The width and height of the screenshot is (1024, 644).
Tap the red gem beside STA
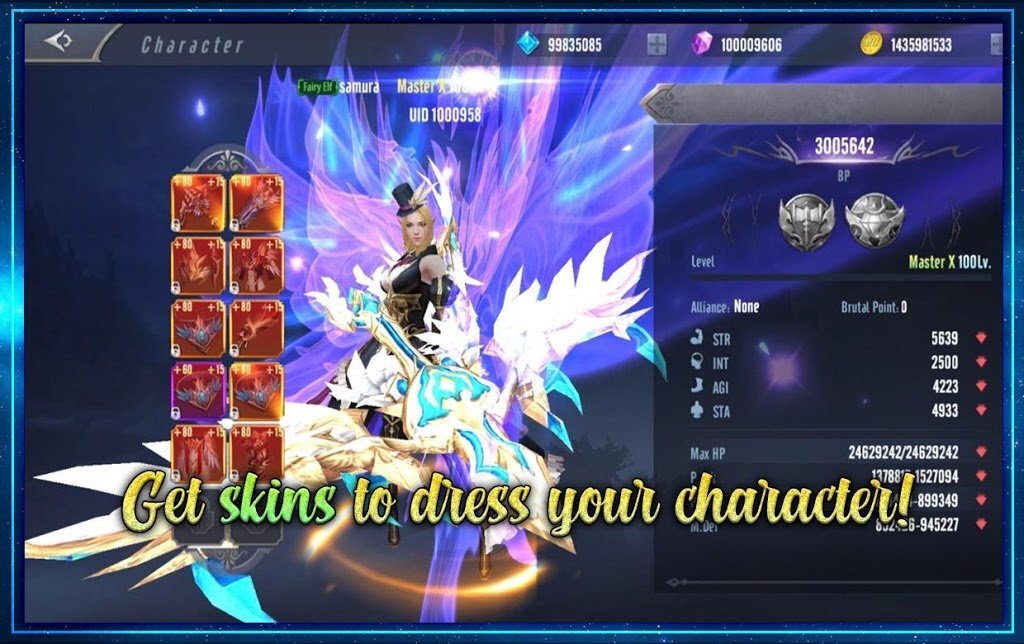[x=980, y=411]
